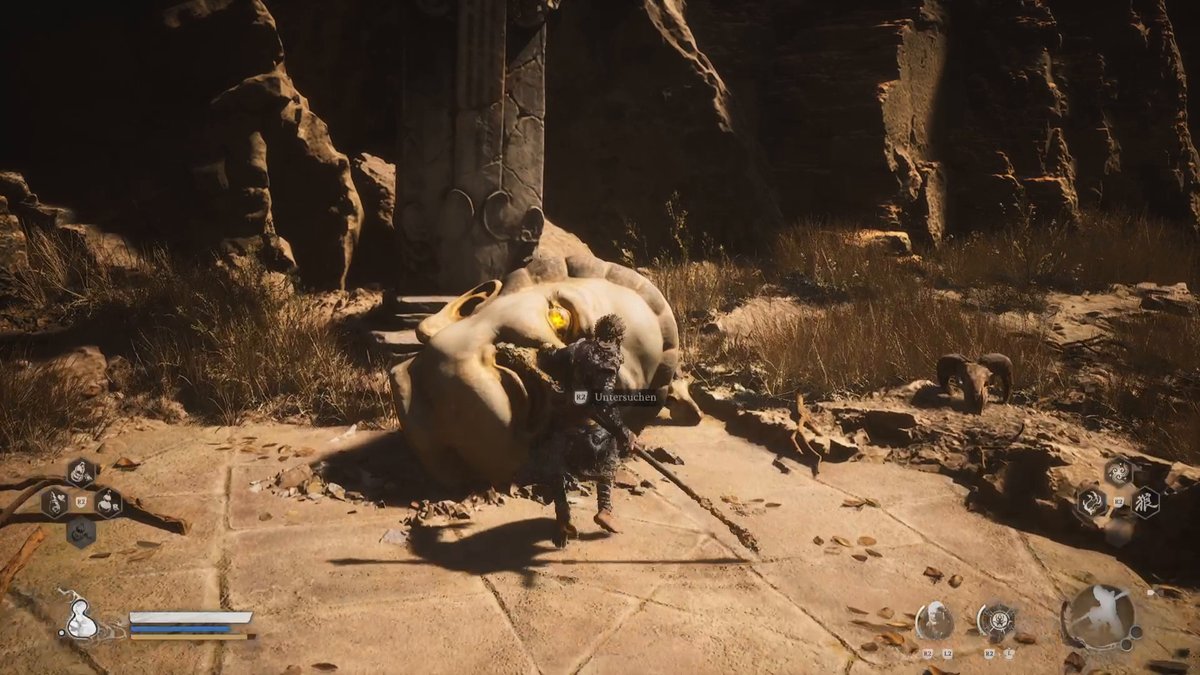
Task: Select the greyed-out bottom slot of the item wheel
Action: click(81, 531)
